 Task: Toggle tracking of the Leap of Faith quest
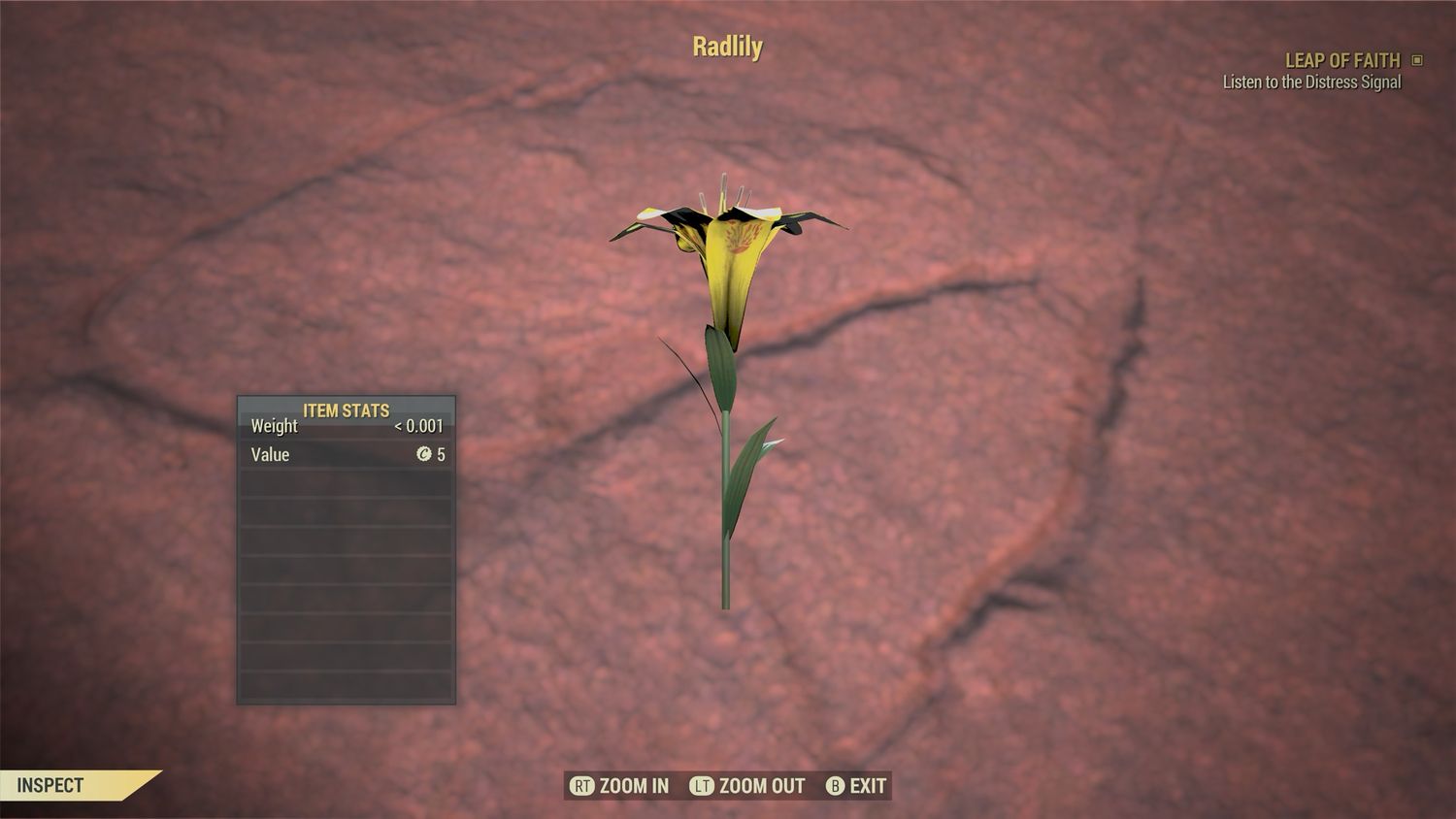pos(1342,60)
